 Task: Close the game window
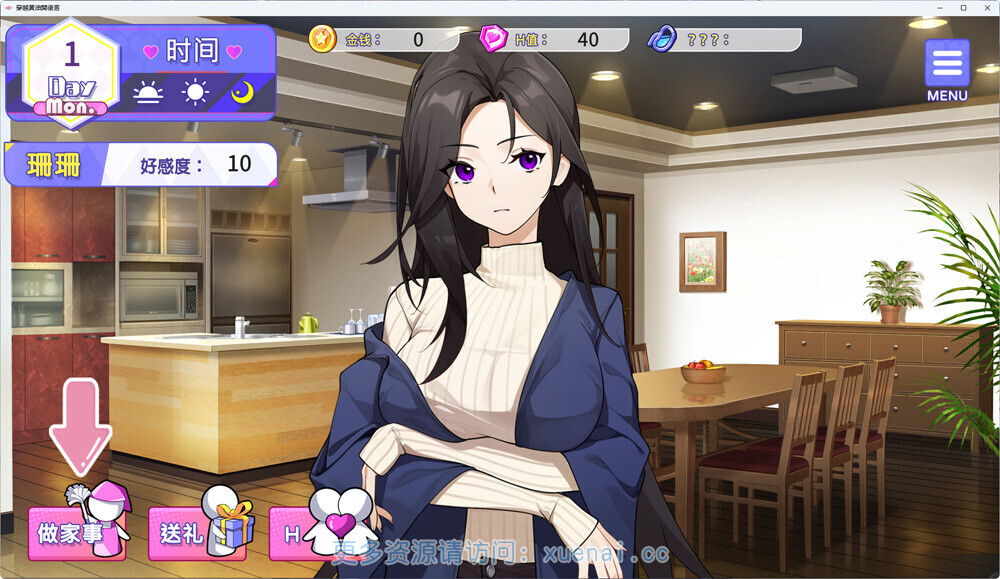click(x=984, y=8)
